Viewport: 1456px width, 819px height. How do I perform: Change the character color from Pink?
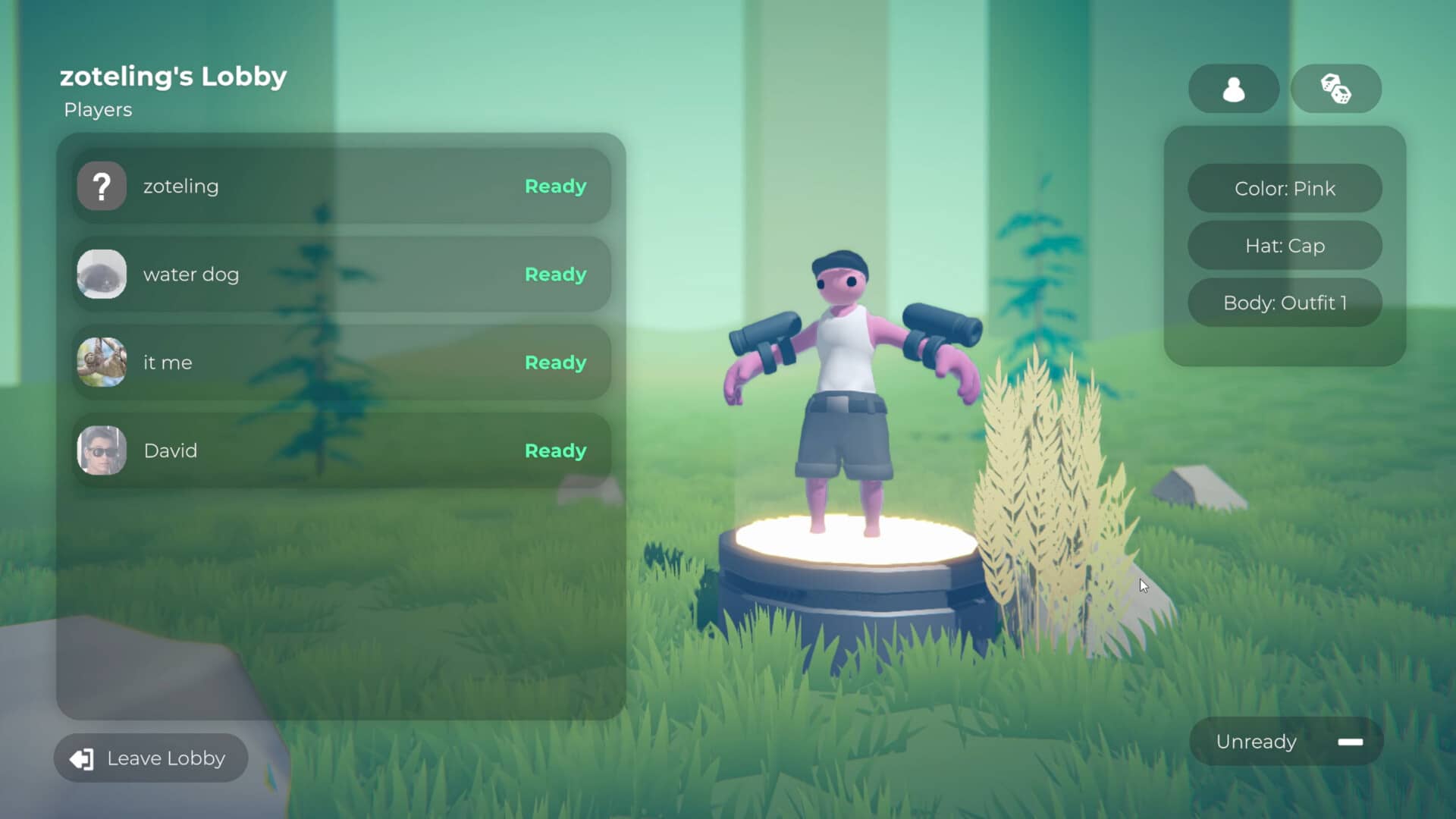click(1285, 188)
